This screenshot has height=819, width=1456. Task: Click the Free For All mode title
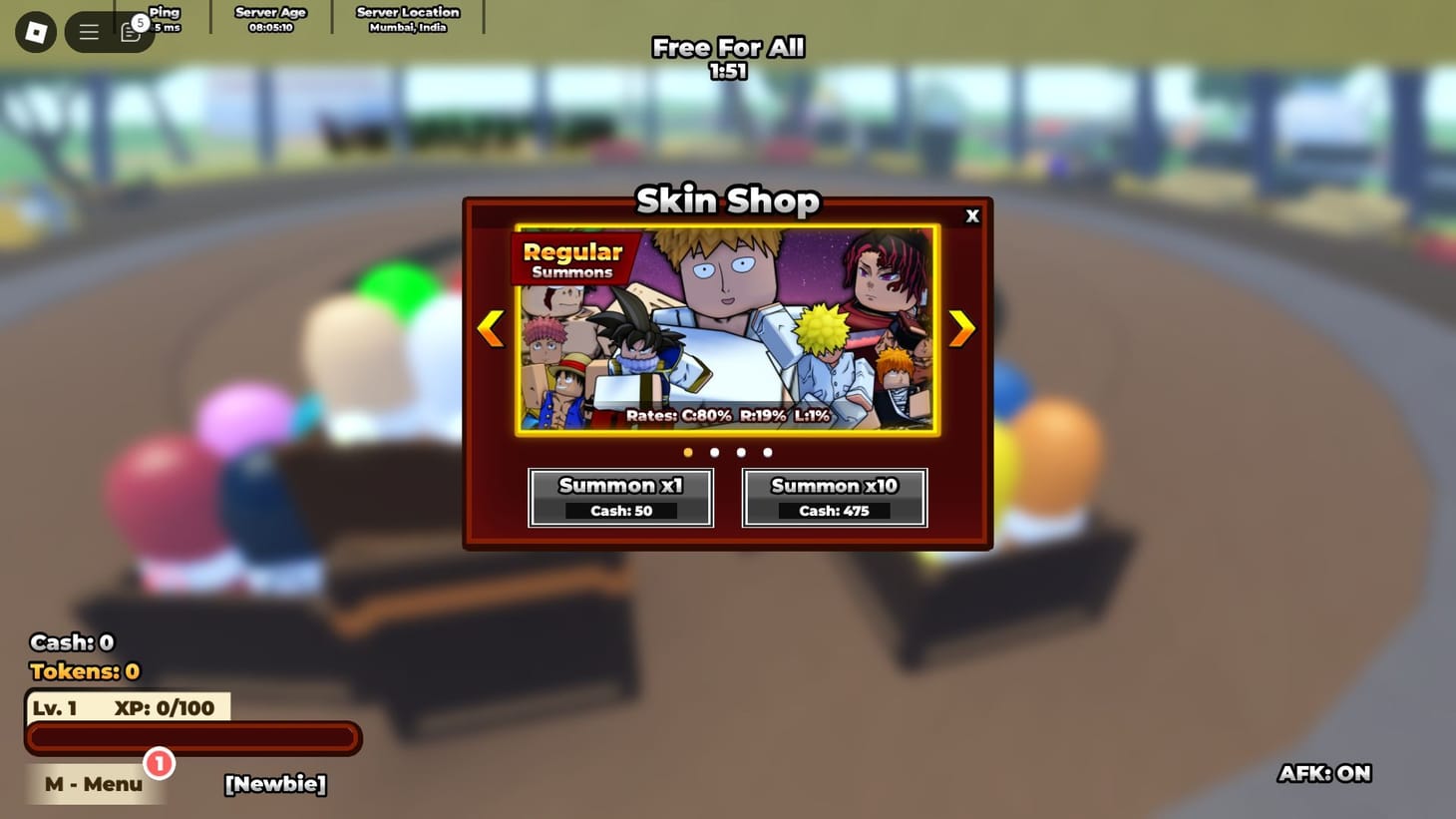[x=727, y=47]
